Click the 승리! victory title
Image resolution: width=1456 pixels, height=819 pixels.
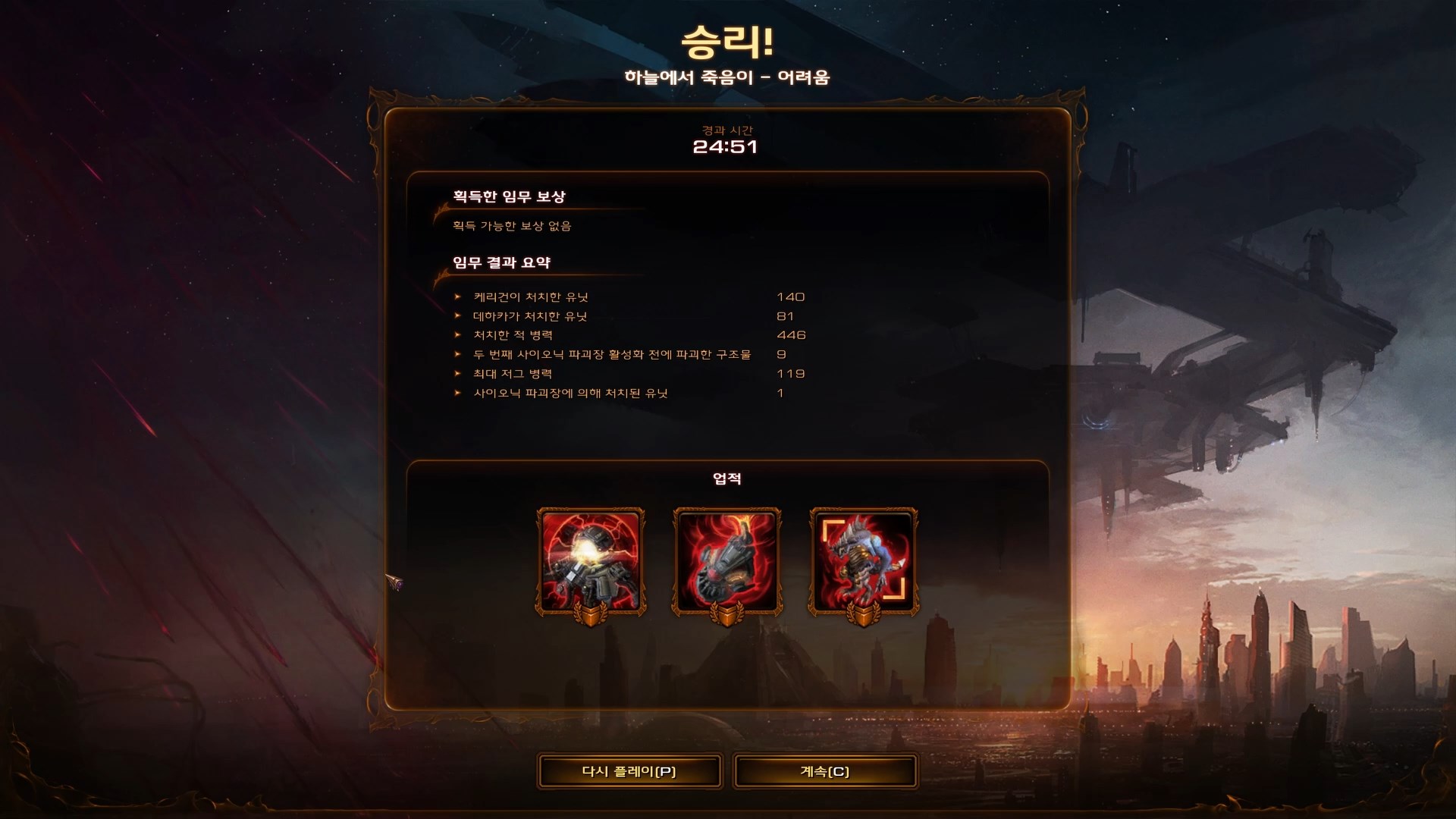click(727, 43)
